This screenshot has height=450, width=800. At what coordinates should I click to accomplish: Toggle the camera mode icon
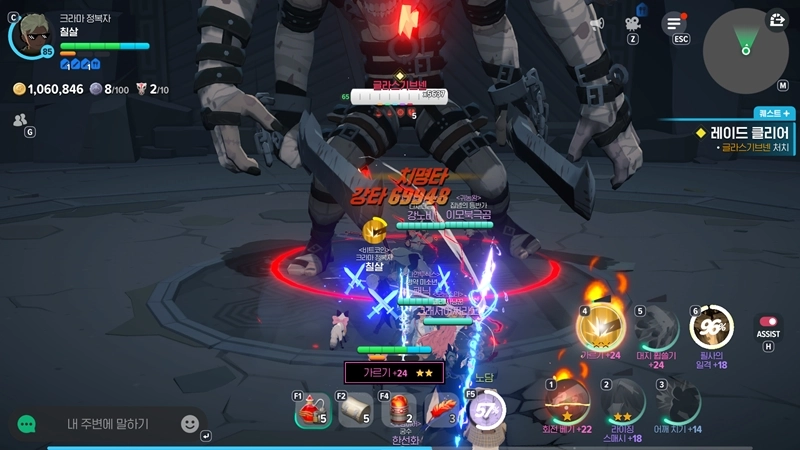(633, 24)
